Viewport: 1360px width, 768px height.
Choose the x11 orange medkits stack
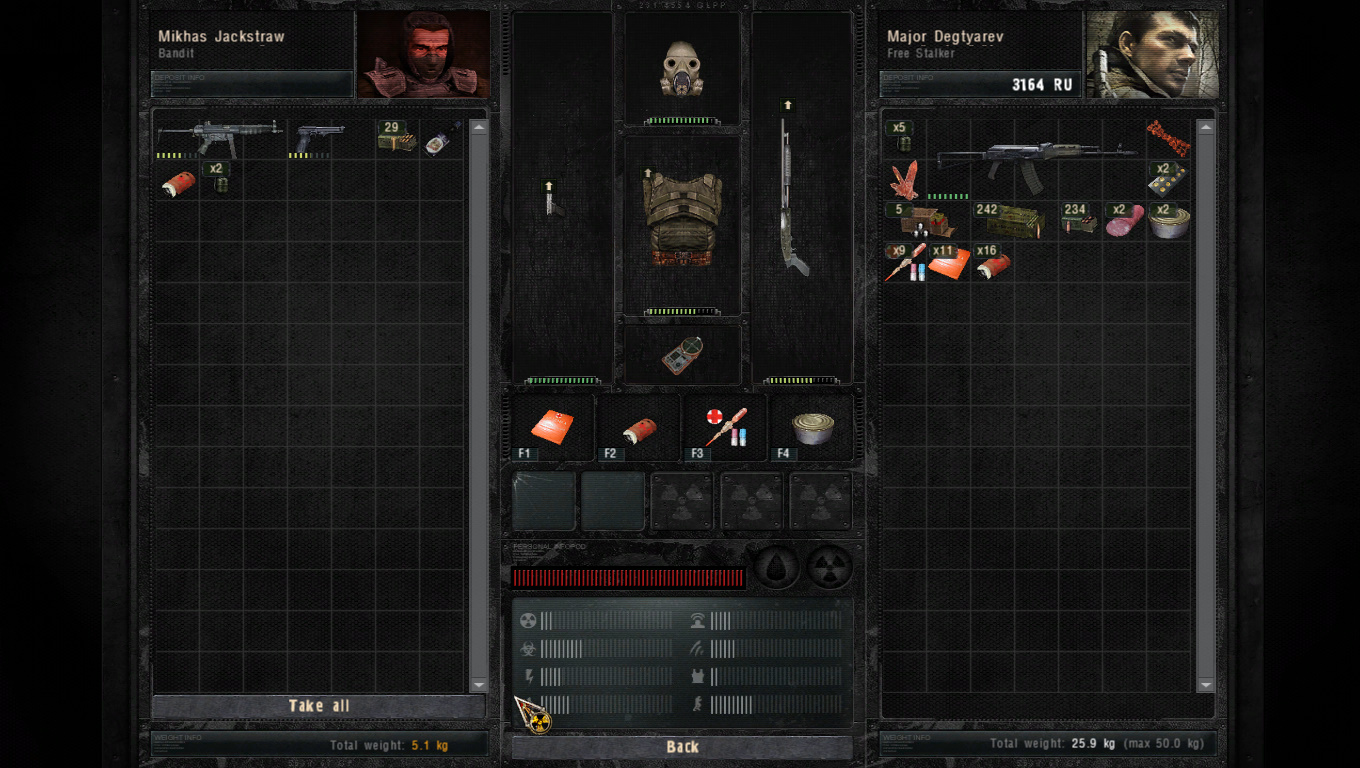pos(948,263)
